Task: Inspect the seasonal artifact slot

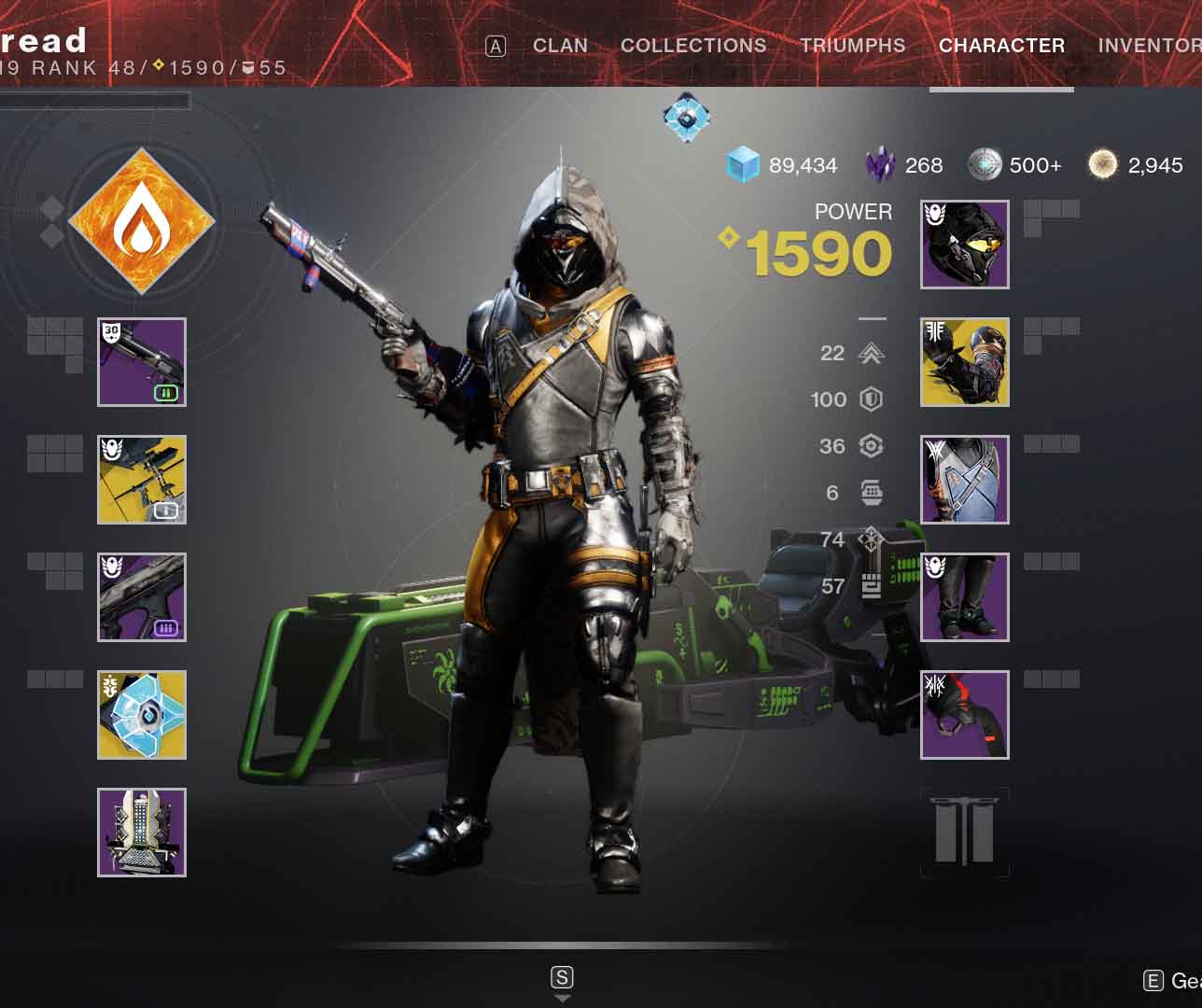Action: (x=142, y=833)
